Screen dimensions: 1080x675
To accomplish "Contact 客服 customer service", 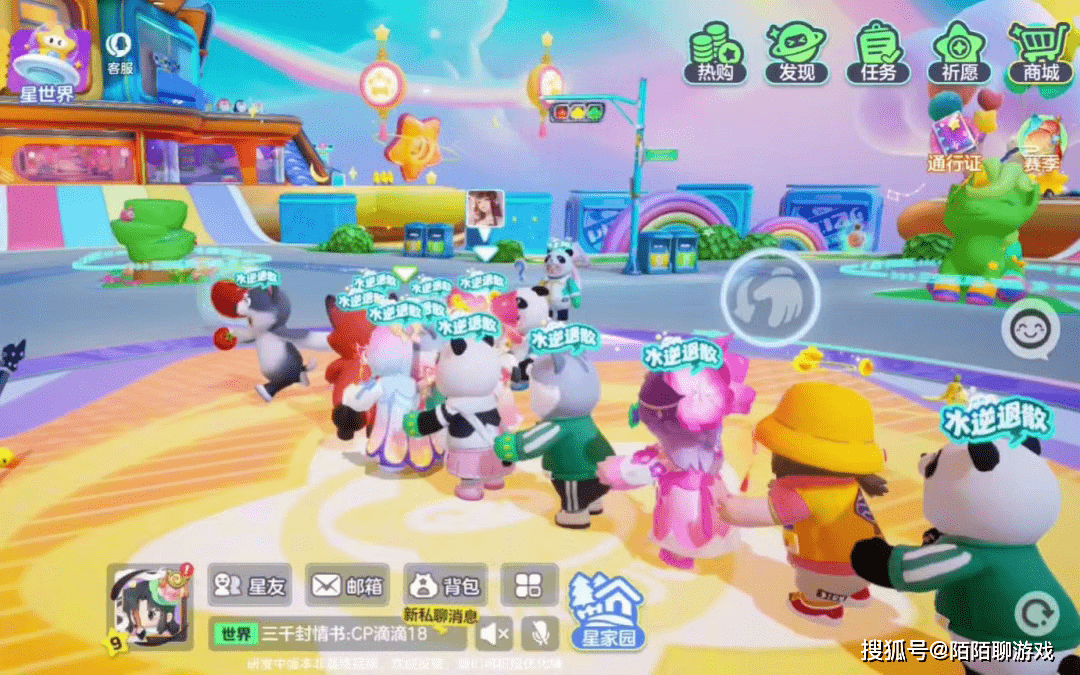I will click(120, 52).
